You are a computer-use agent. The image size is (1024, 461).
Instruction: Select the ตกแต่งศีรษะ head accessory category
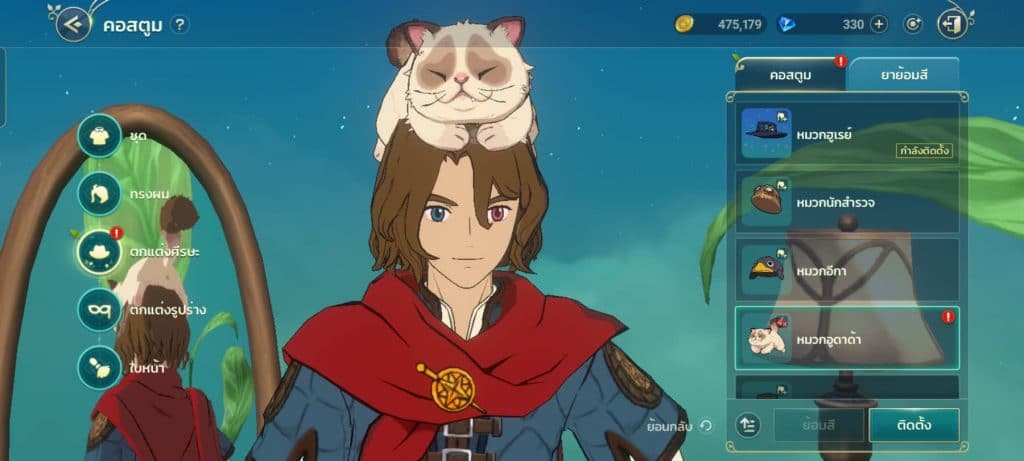(100, 251)
